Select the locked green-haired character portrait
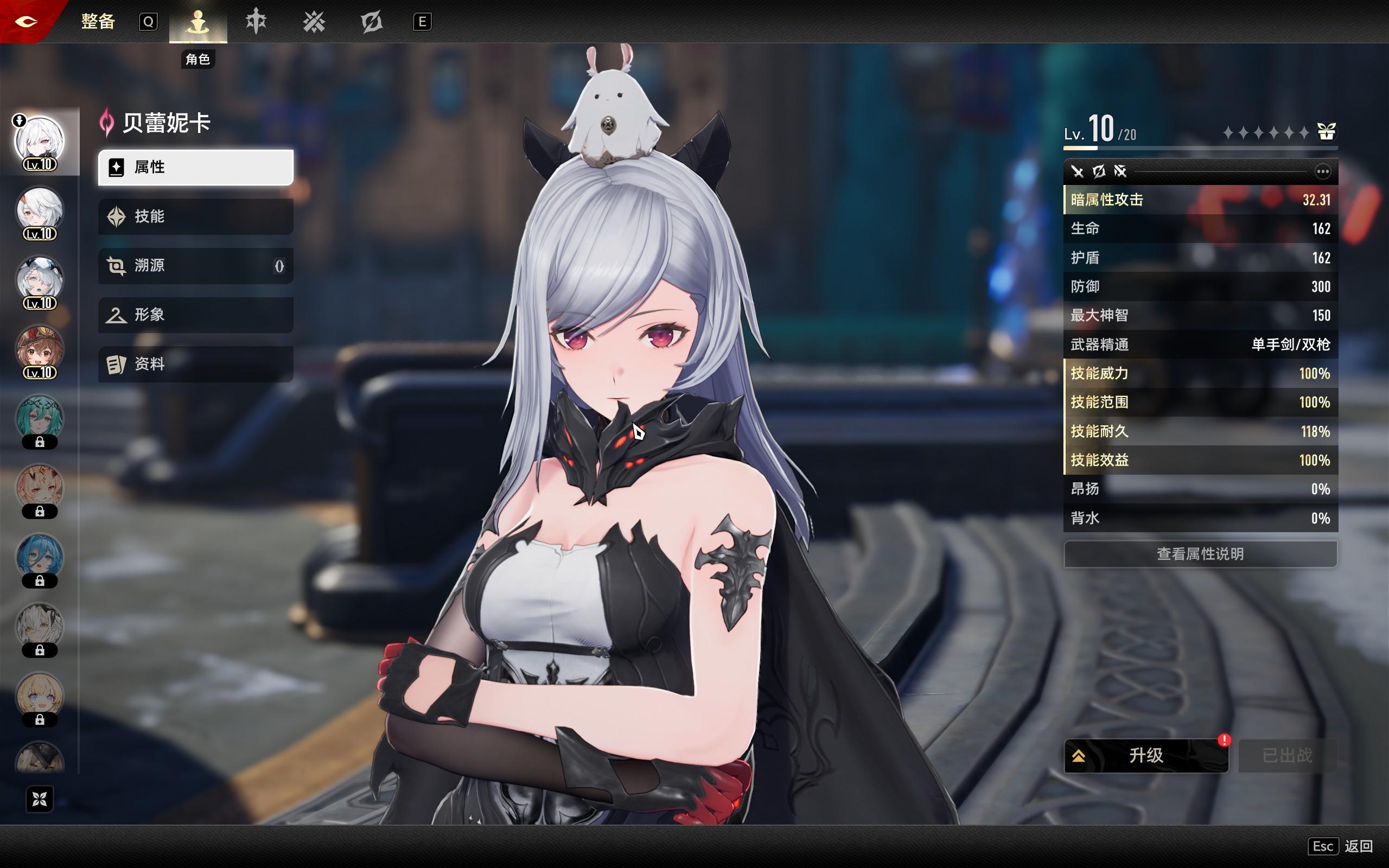 pyautogui.click(x=40, y=419)
